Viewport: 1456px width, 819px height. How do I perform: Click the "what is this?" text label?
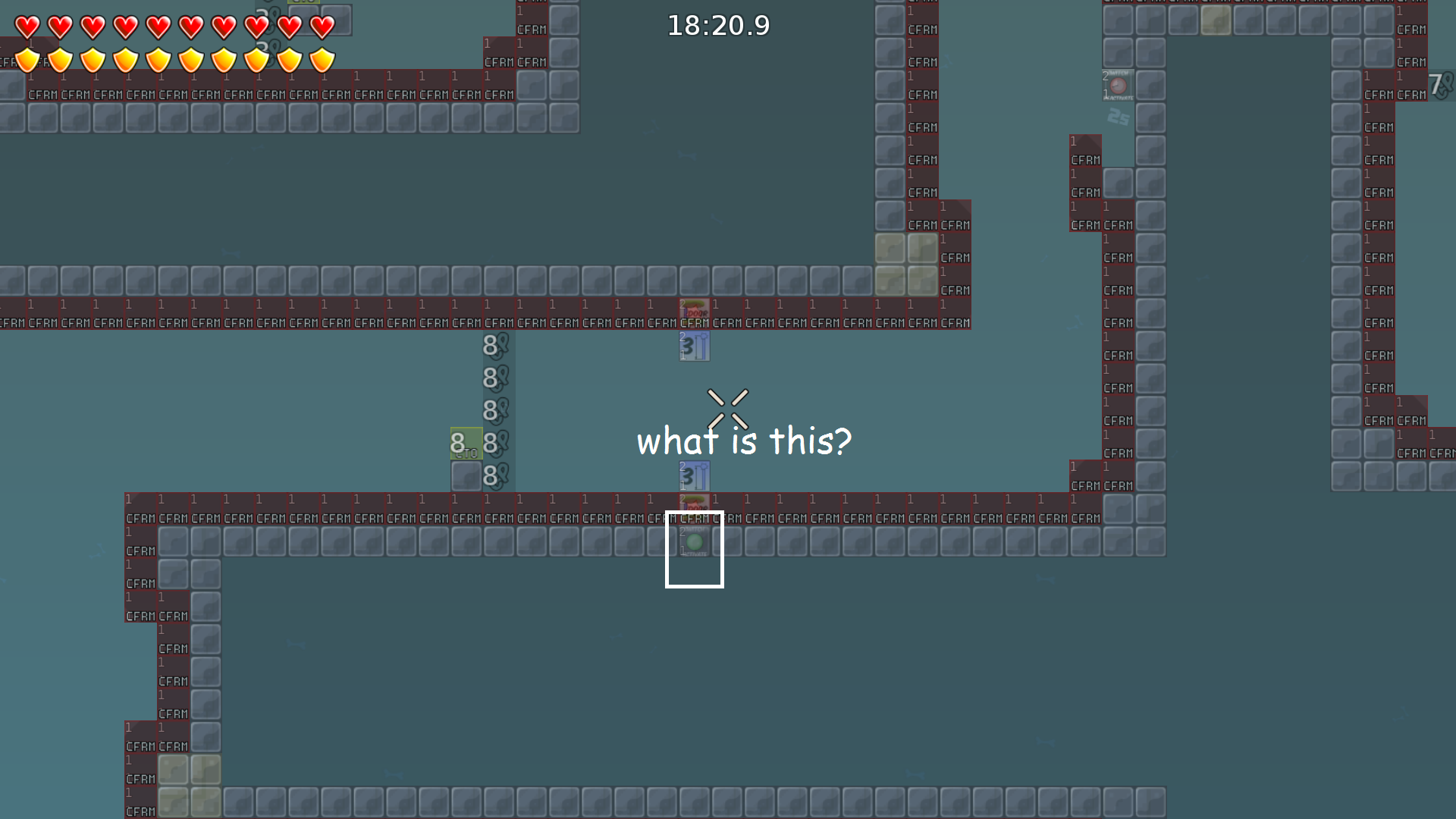745,441
